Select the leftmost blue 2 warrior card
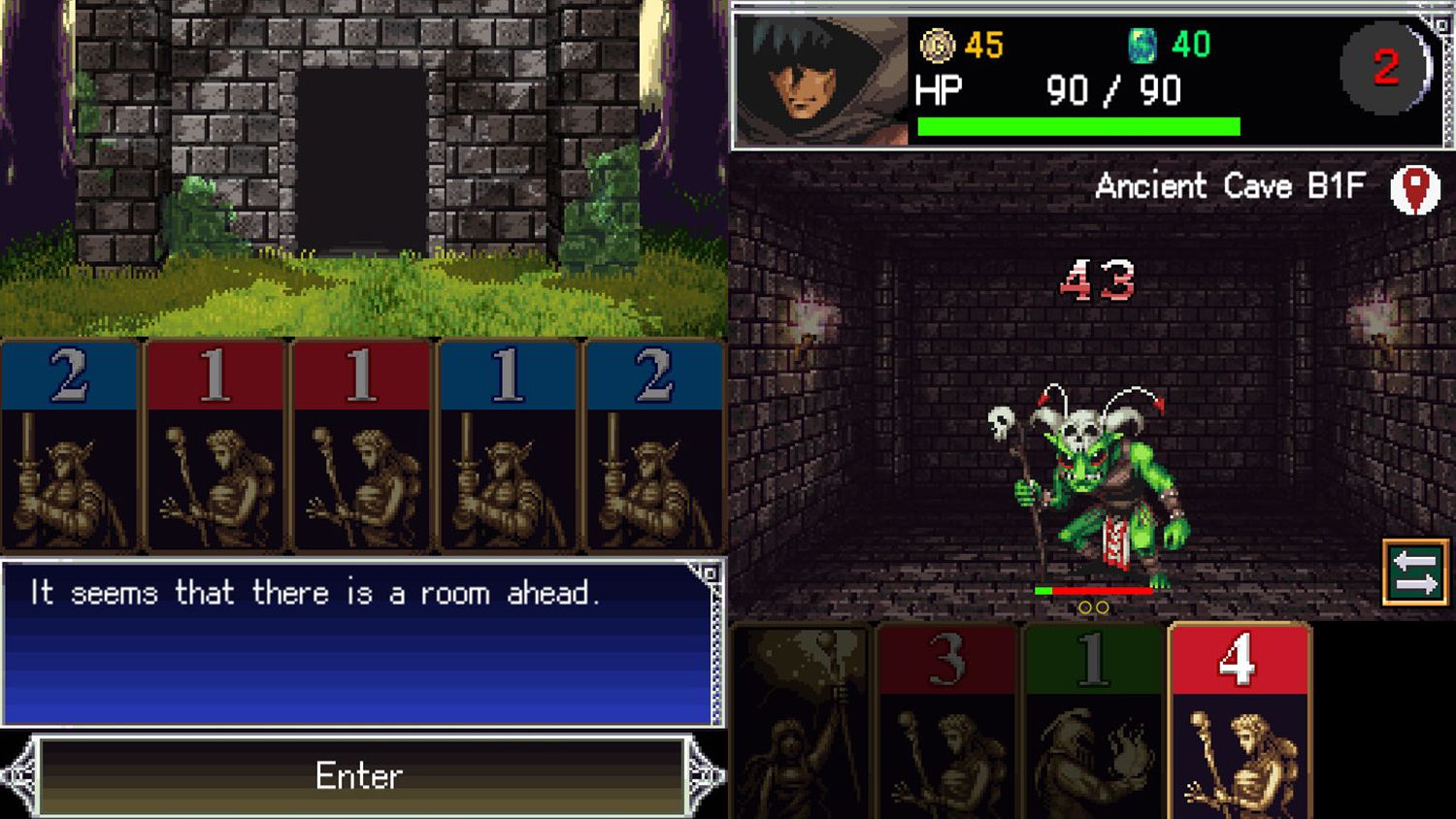 pos(70,446)
